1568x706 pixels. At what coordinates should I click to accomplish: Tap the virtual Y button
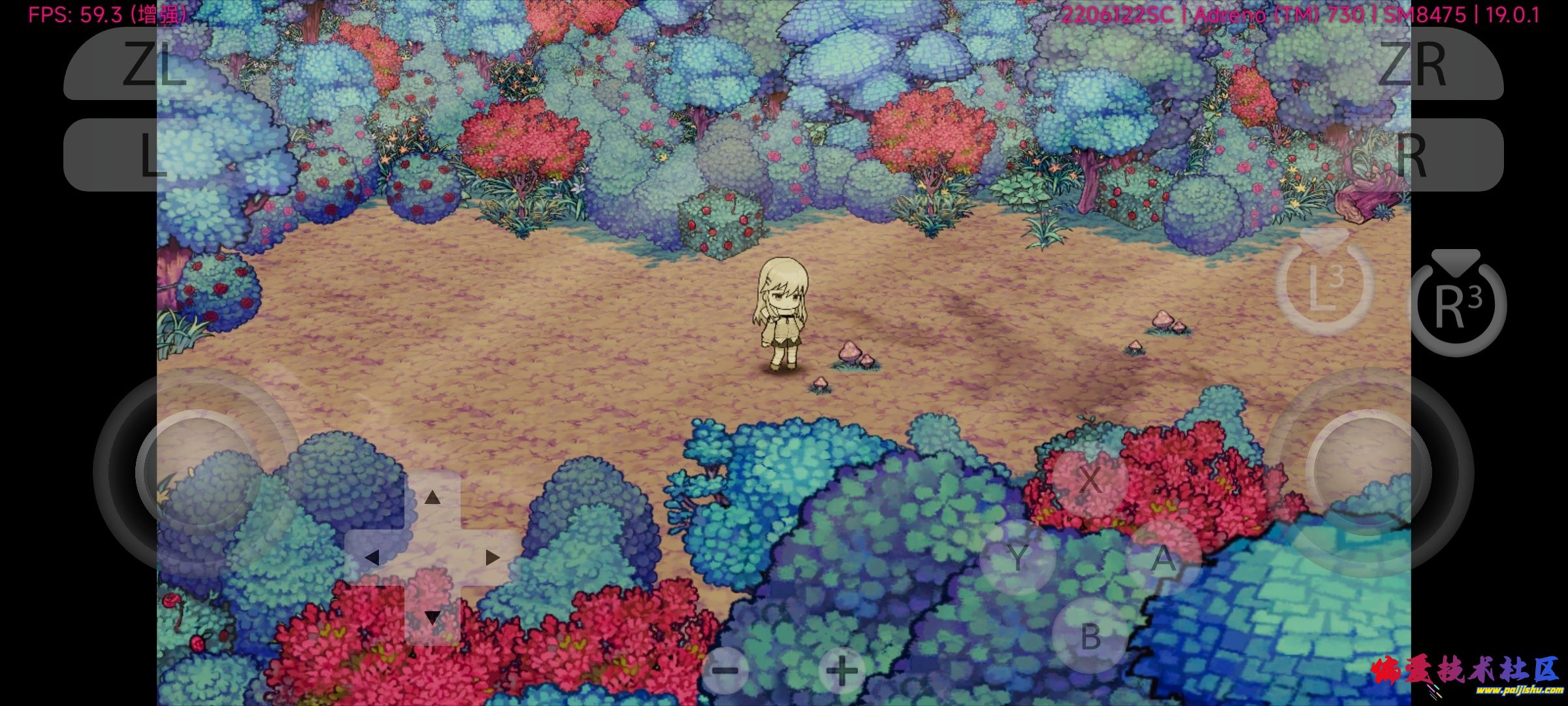pyautogui.click(x=1017, y=558)
